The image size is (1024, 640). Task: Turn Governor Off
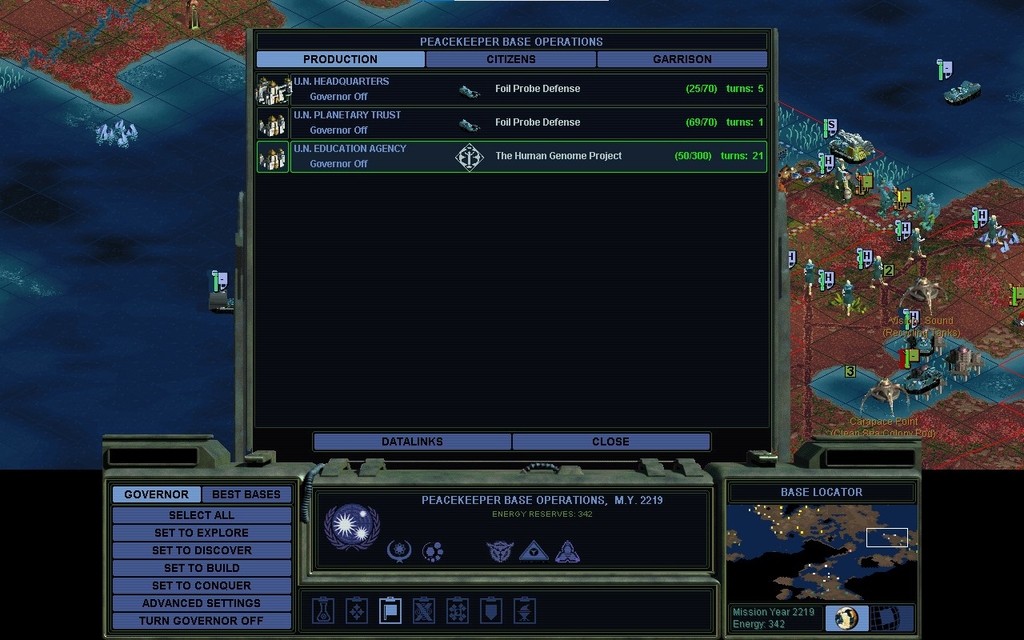[201, 621]
